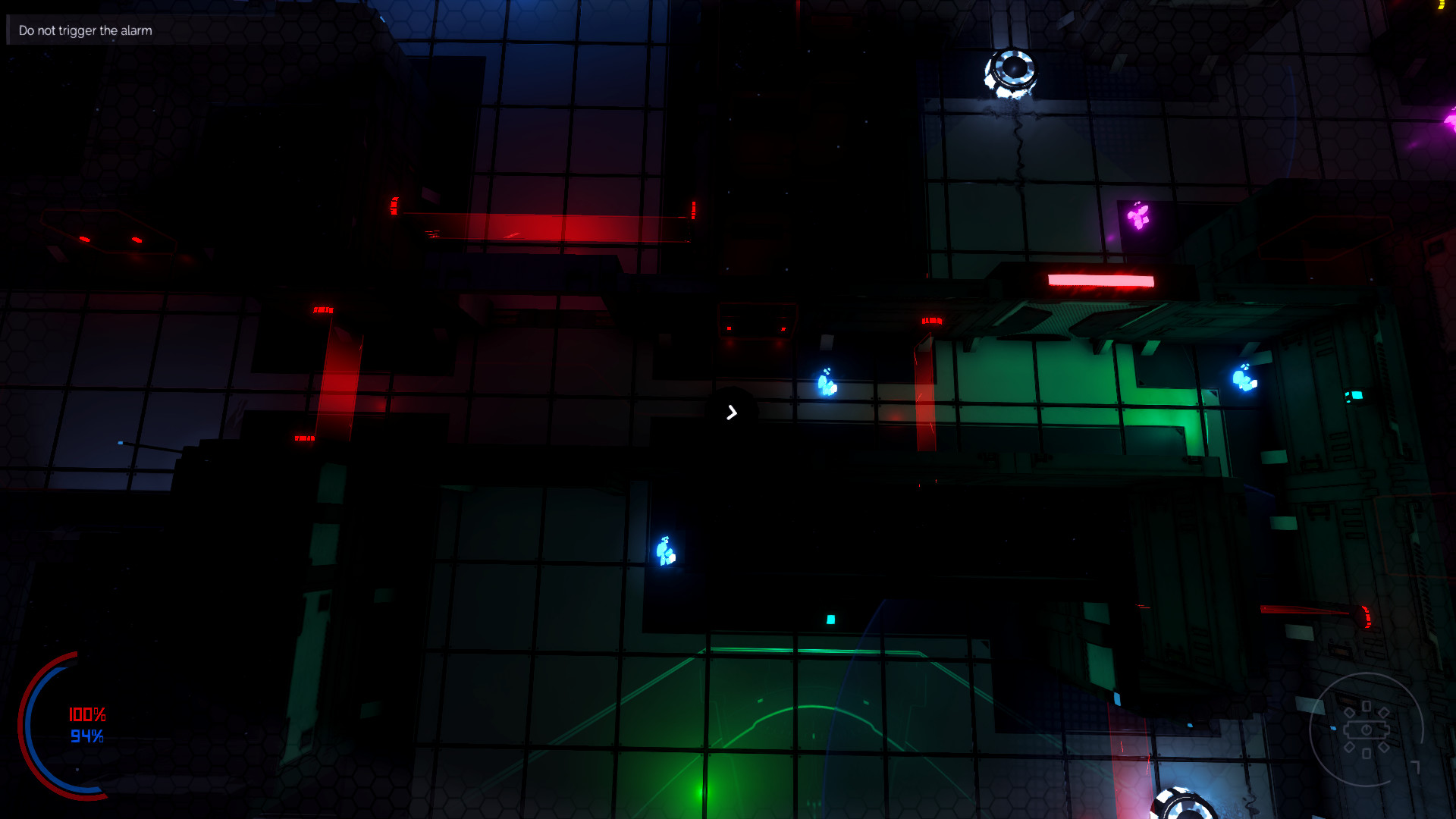
Task: Click the white chevron above the player character
Action: pos(732,412)
